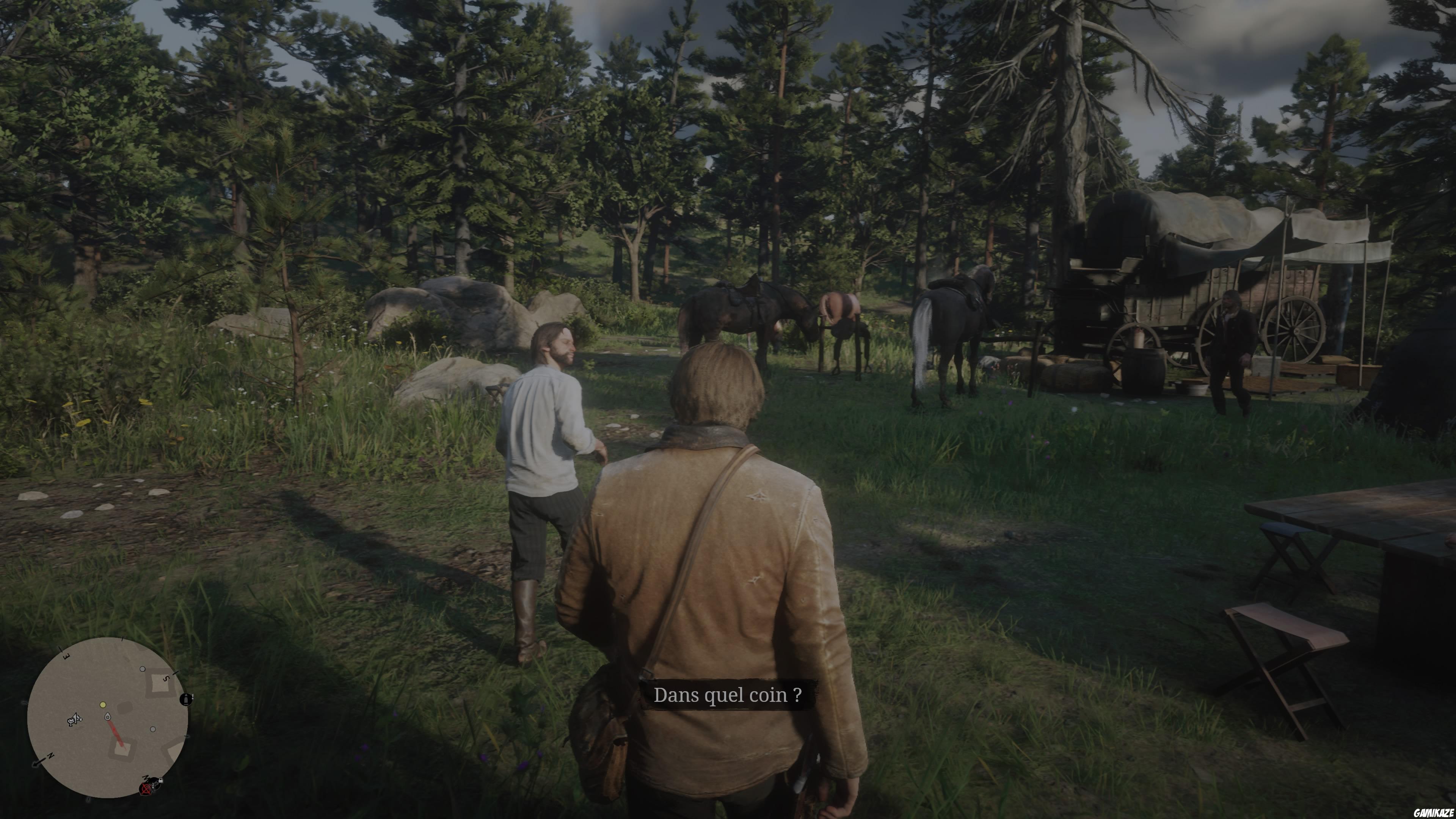
Task: Toggle the red crossed-out weapon indicator near minimap
Action: coord(146,789)
